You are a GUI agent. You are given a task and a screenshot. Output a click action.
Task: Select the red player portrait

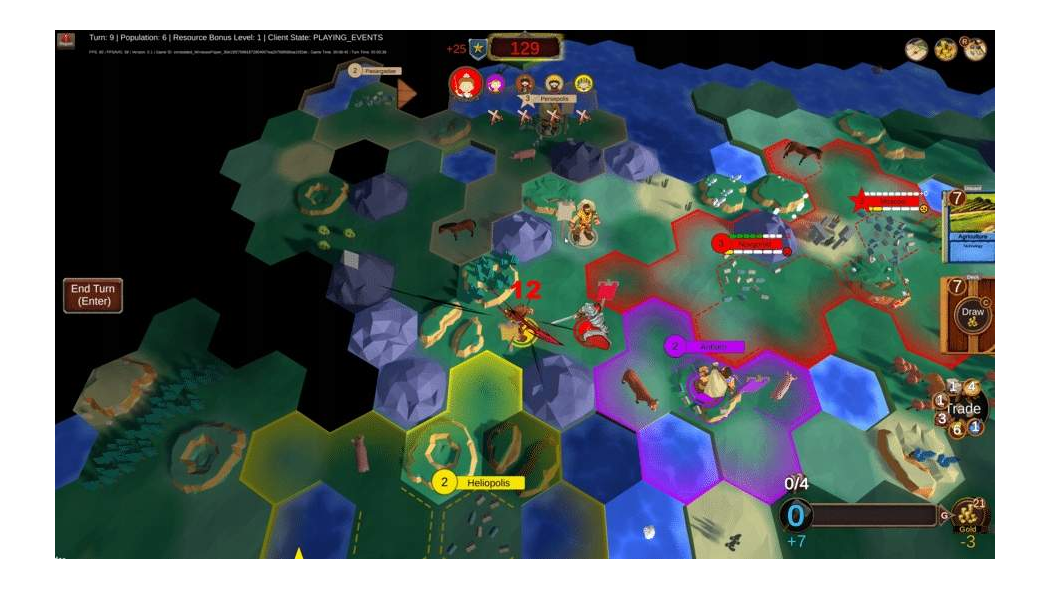pos(465,83)
